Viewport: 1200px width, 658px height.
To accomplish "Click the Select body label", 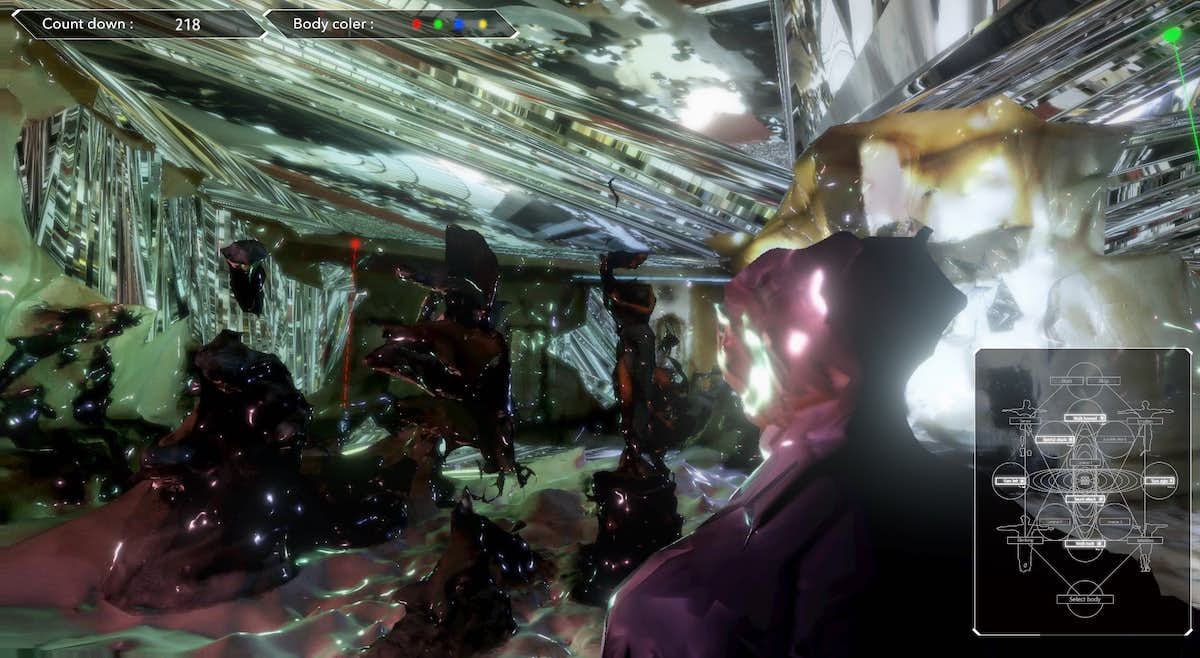I will click(x=1083, y=599).
